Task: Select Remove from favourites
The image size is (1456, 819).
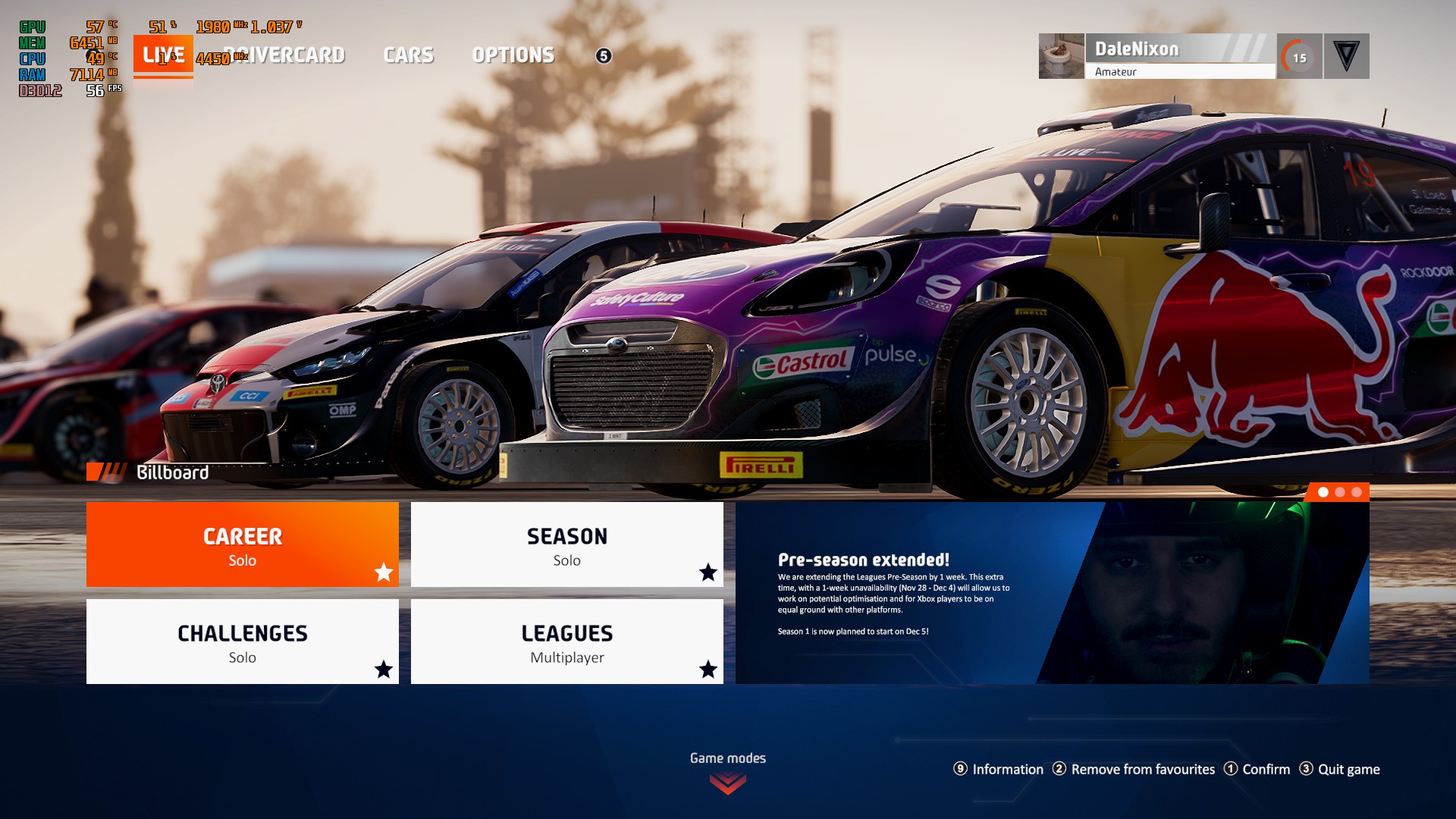Action: [x=1134, y=770]
